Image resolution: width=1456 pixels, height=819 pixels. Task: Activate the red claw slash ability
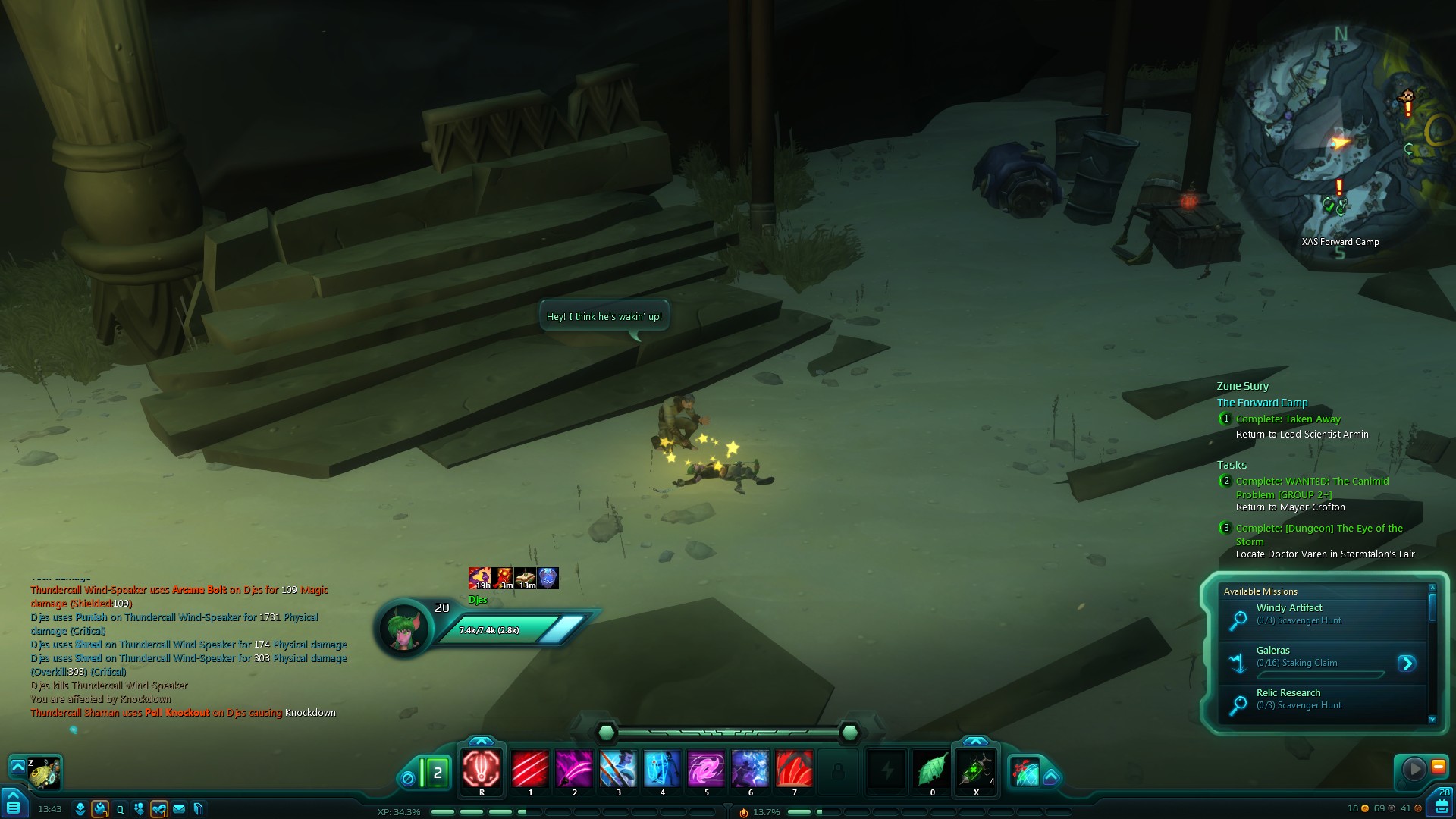click(530, 769)
